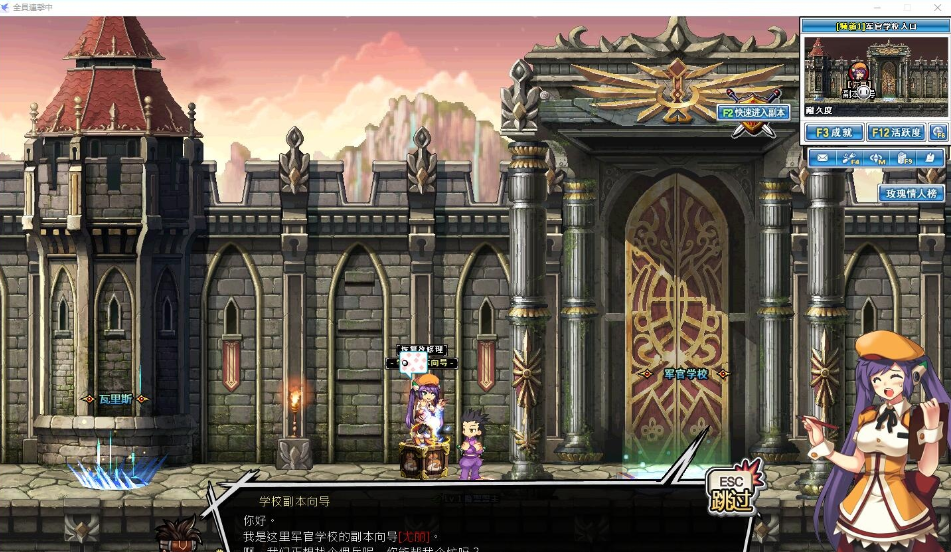Open the F12 活跃度 activity panel
The height and width of the screenshot is (552, 951).
tap(896, 132)
